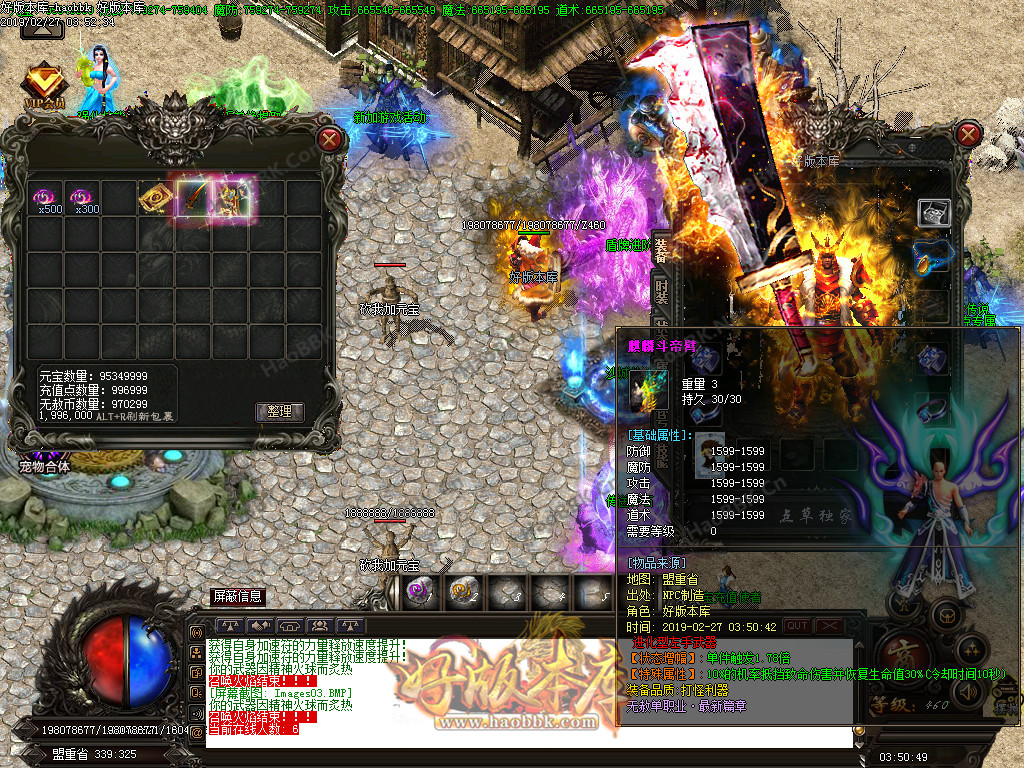Image resolution: width=1024 pixels, height=768 pixels.
Task: Choose the armored warrior item slot
Action: click(x=232, y=198)
